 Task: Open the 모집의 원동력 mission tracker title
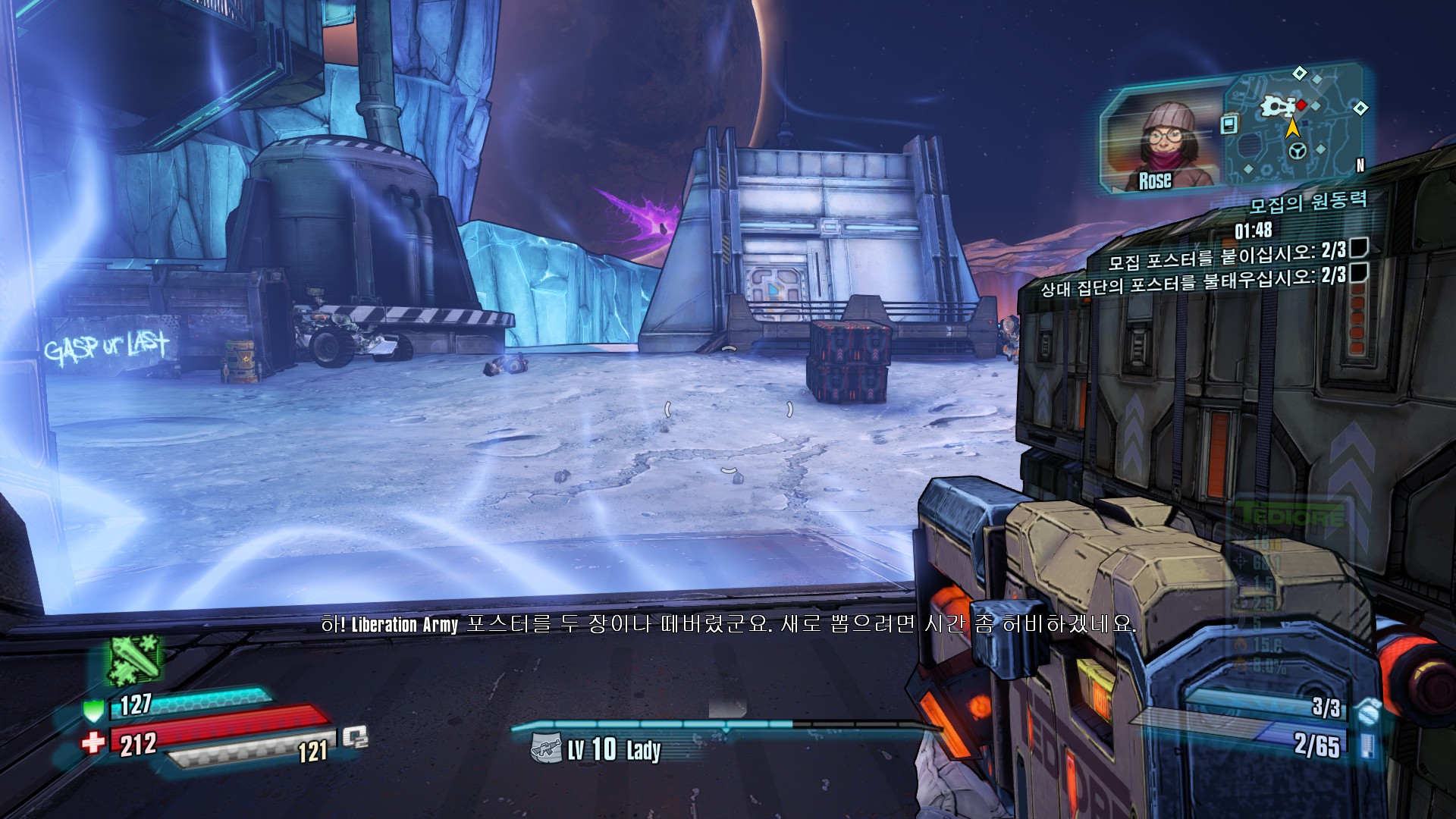[1308, 202]
